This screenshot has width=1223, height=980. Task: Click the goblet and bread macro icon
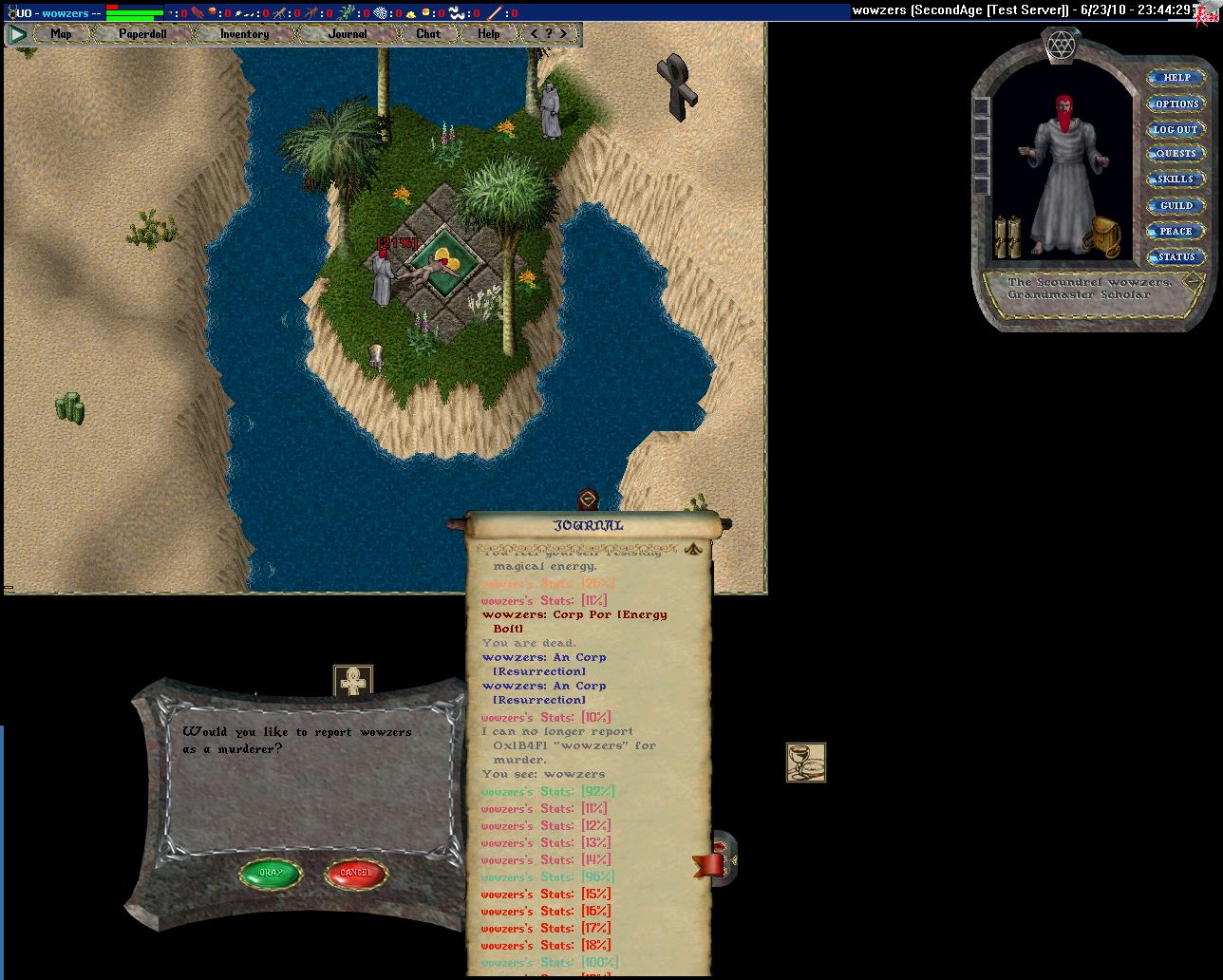(806, 763)
